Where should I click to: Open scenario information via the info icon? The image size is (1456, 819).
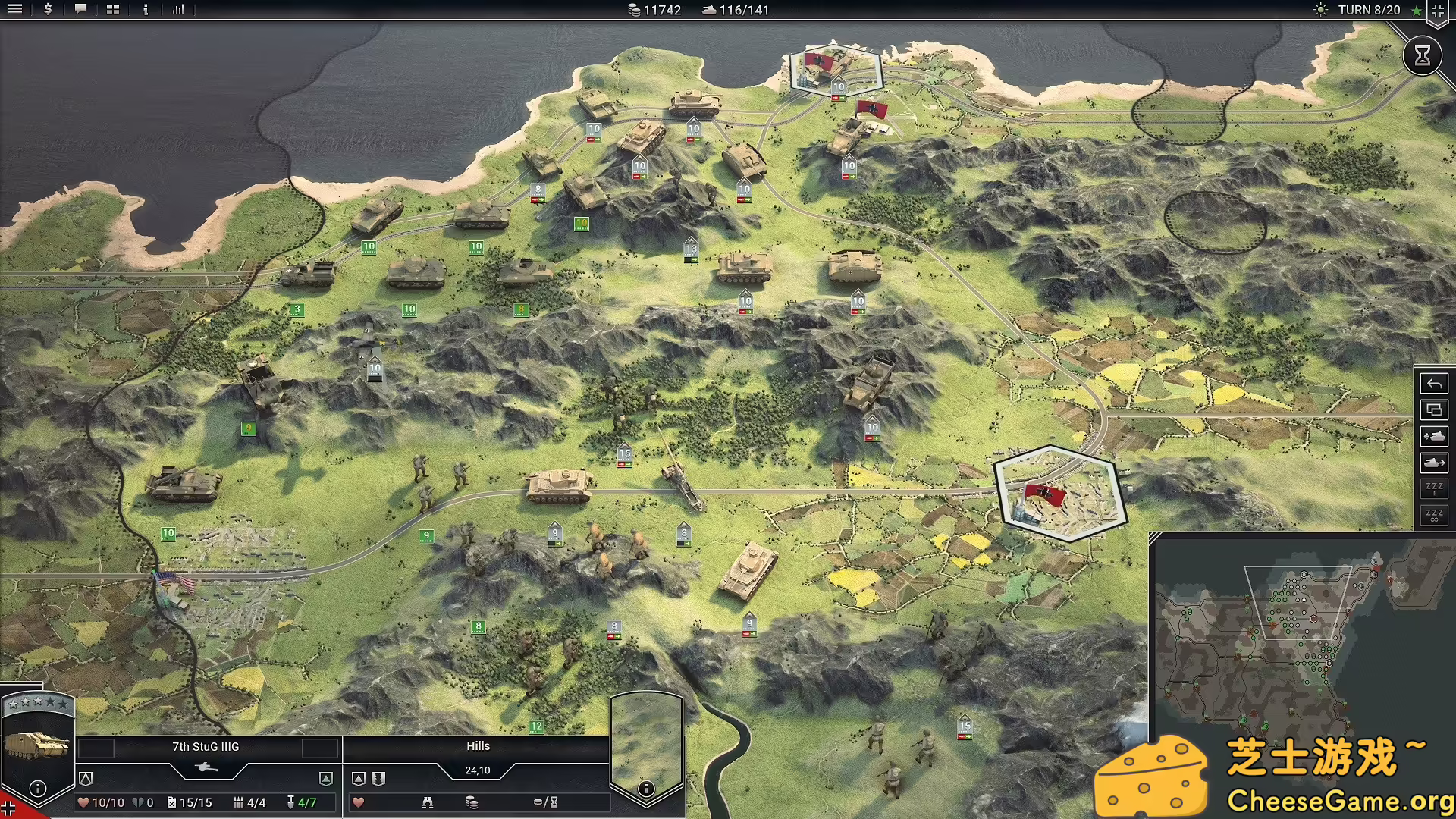(145, 10)
